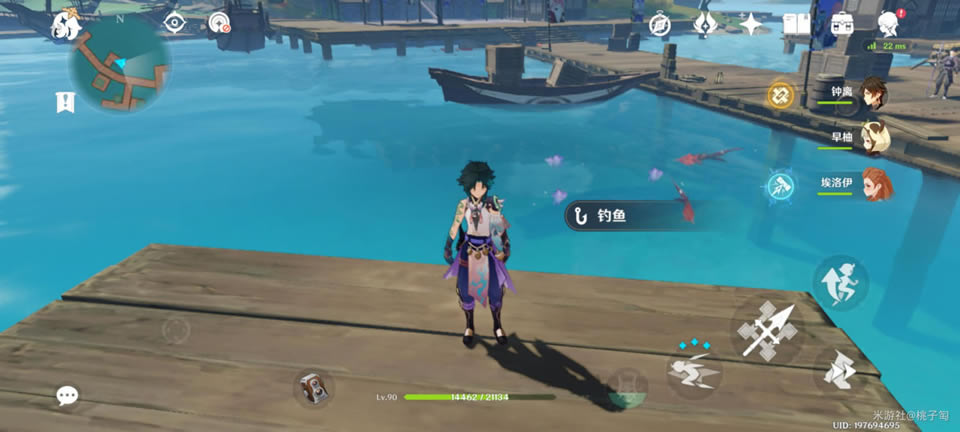Use the gadget quick-slot item
The height and width of the screenshot is (432, 960).
point(314,388)
